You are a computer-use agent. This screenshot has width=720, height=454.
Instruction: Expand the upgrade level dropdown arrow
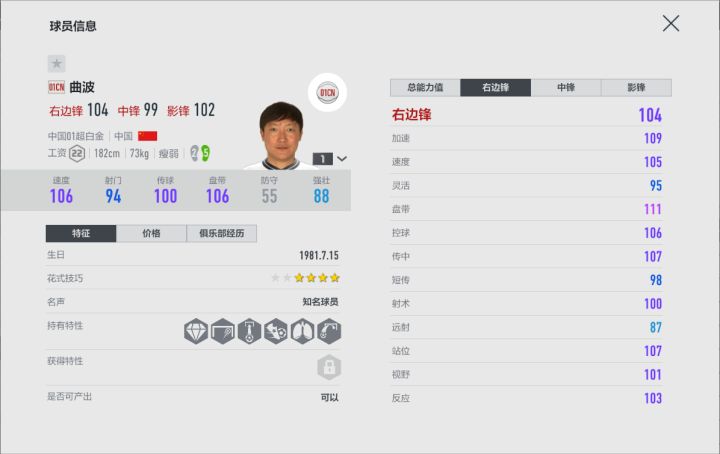tap(343, 158)
